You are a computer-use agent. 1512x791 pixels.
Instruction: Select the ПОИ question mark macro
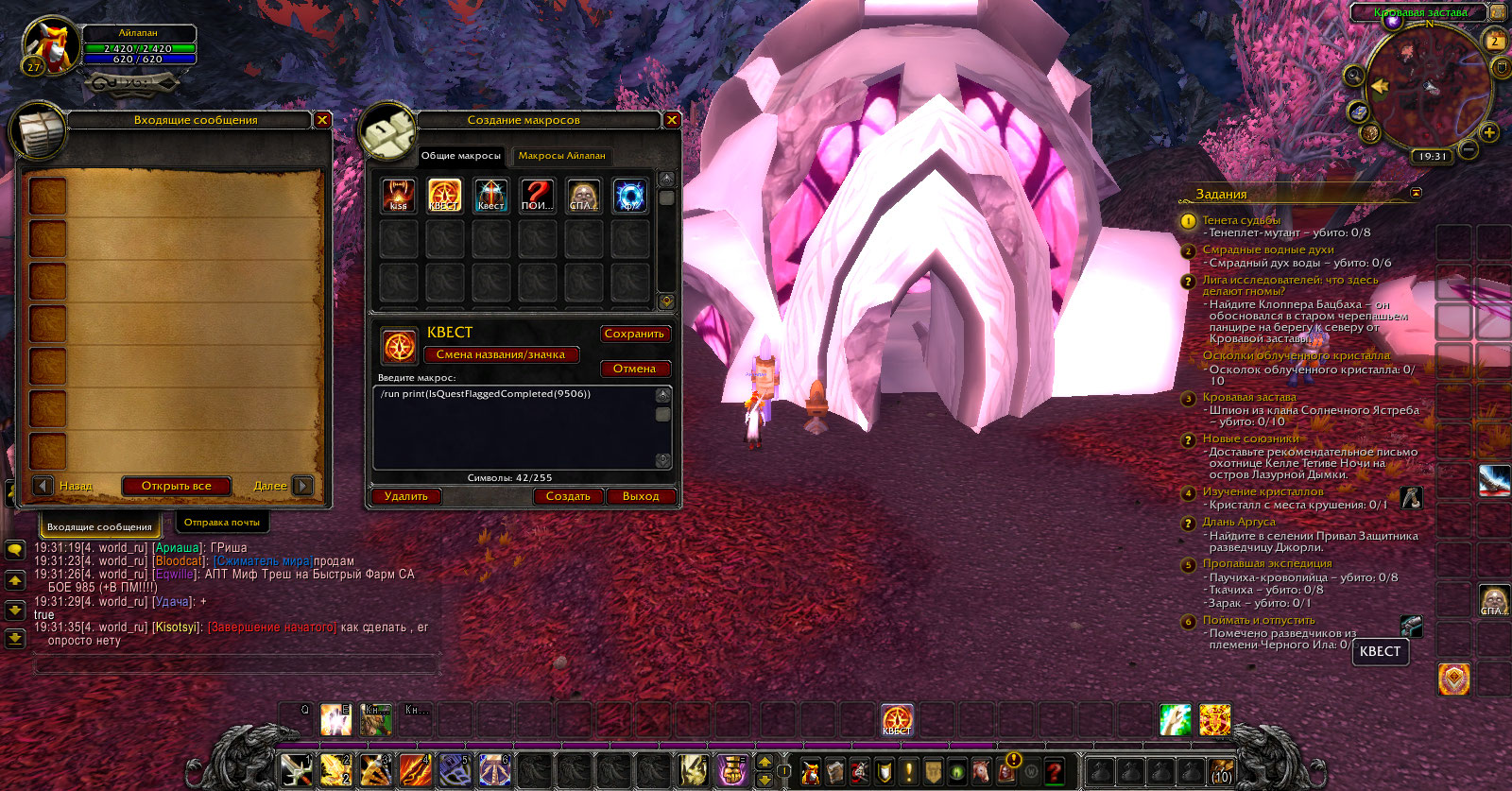coord(538,196)
